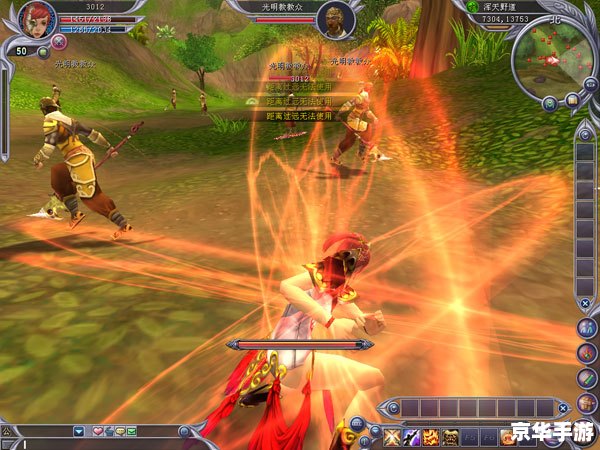Image resolution: width=600 pixels, height=450 pixels.
Task: Close the extra hotbar with X button
Action: click(565, 408)
